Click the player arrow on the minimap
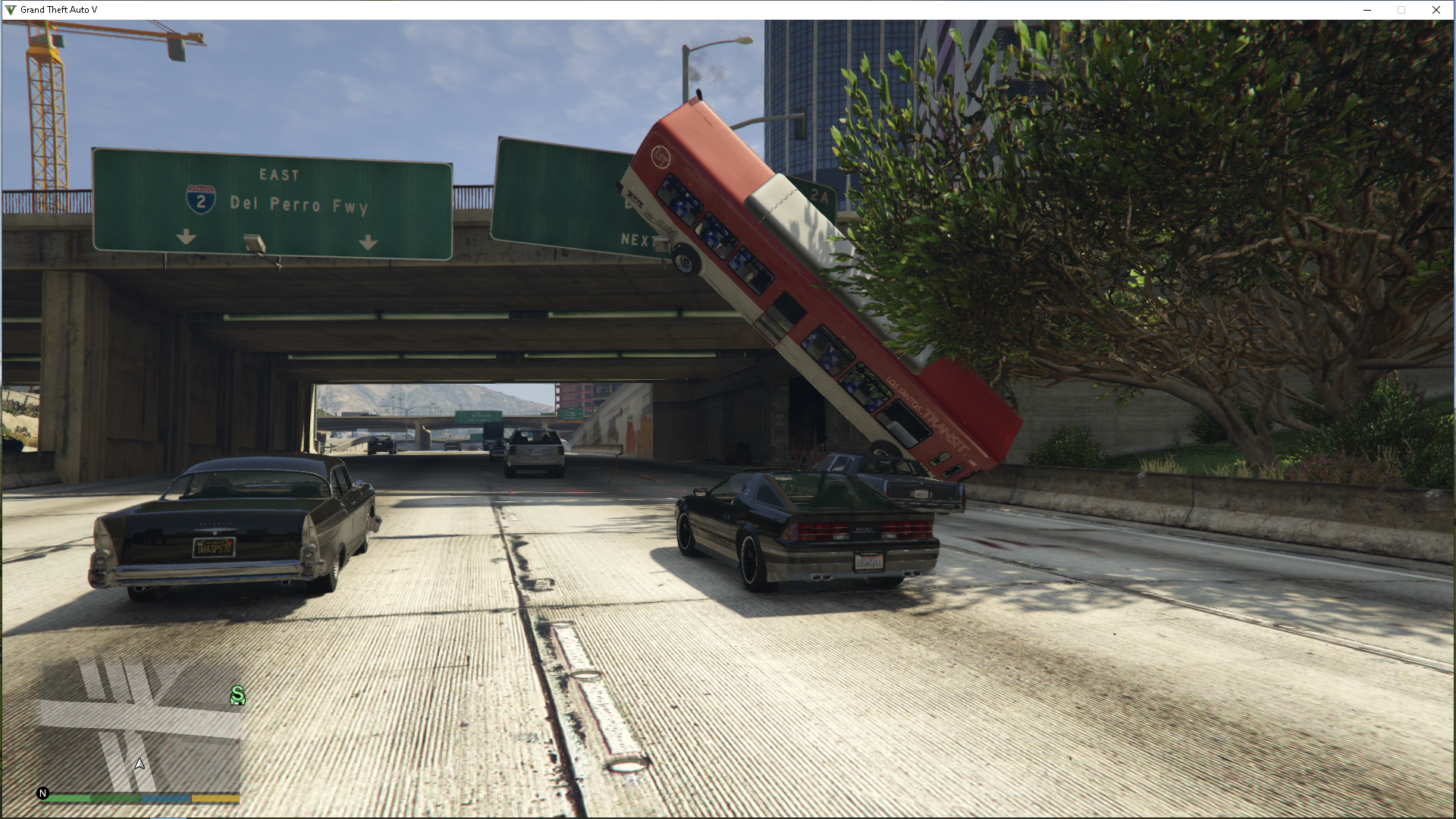 pos(140,764)
